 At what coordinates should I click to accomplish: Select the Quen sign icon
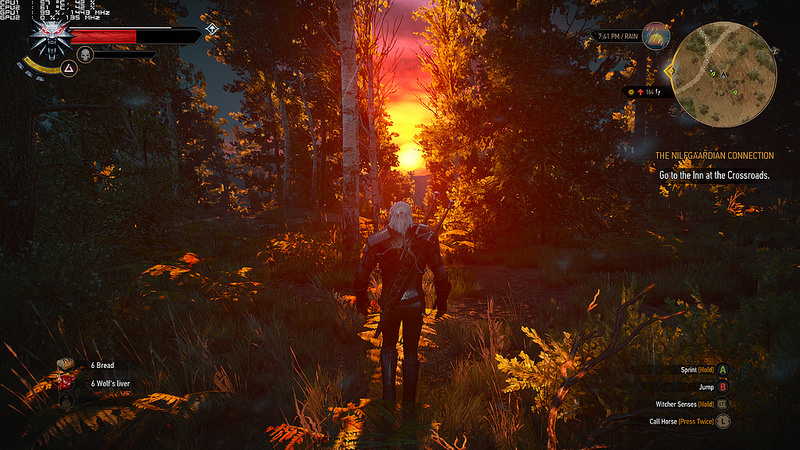(68, 69)
